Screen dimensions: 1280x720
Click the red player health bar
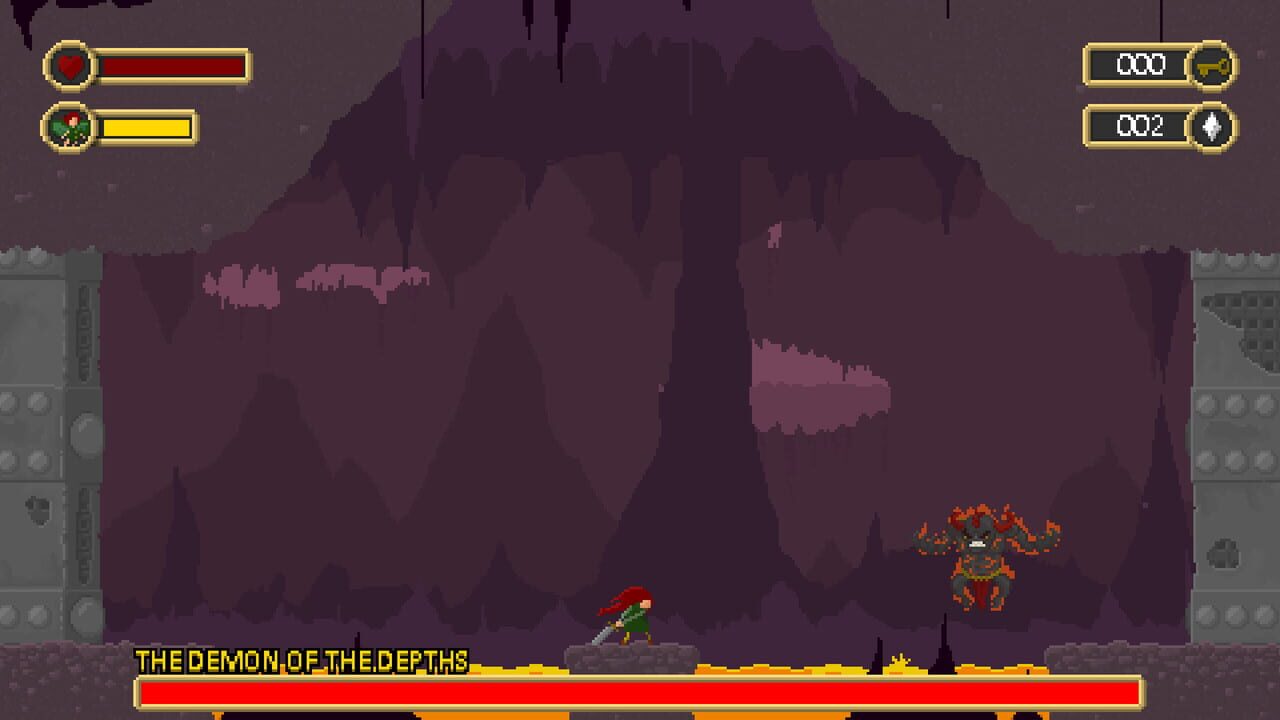(x=170, y=66)
